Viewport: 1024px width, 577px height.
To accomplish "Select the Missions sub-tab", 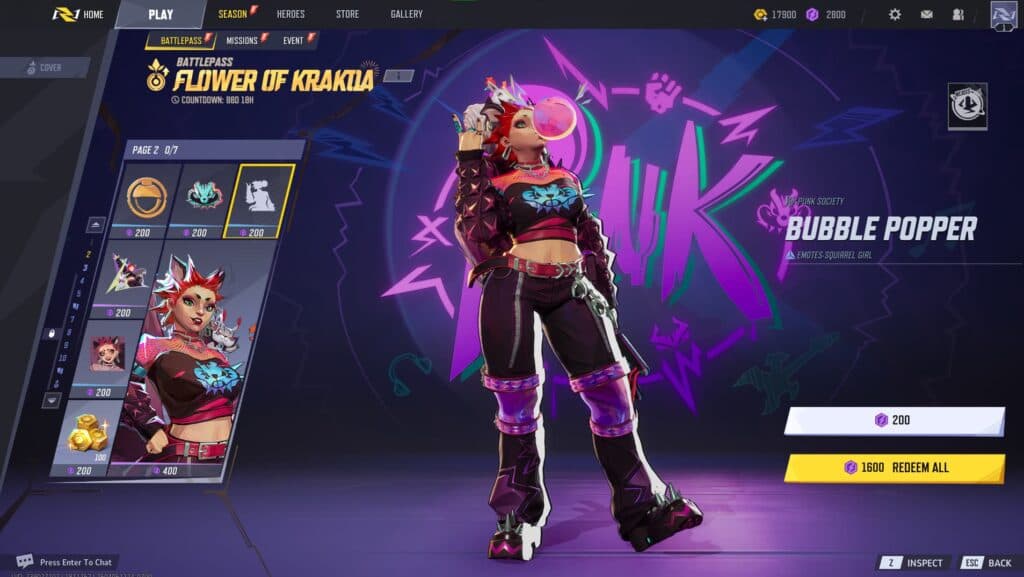I will [x=244, y=40].
